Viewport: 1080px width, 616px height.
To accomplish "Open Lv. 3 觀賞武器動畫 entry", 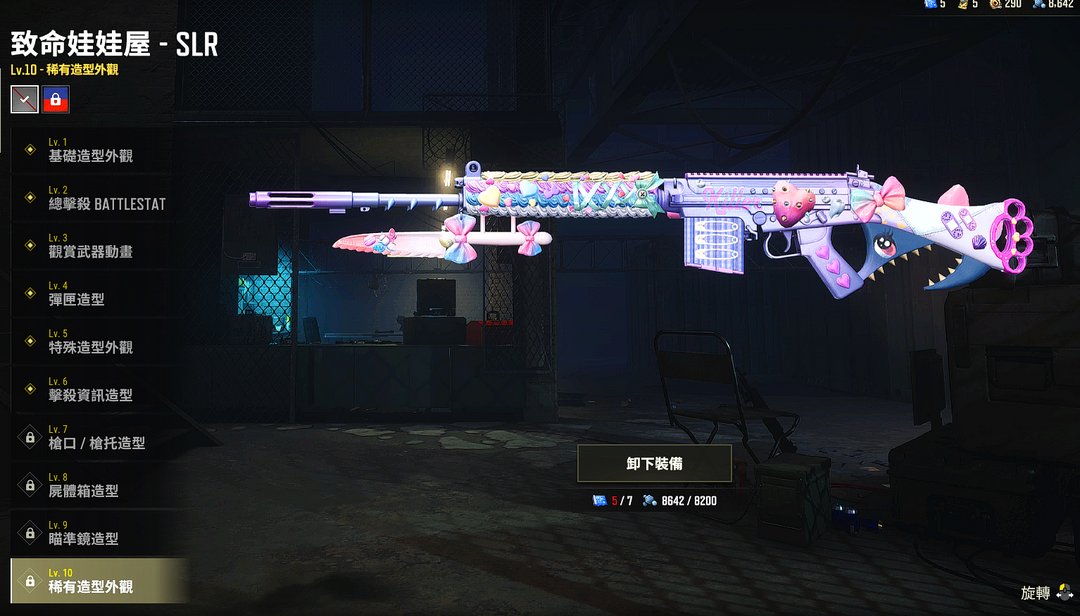I will (x=95, y=246).
